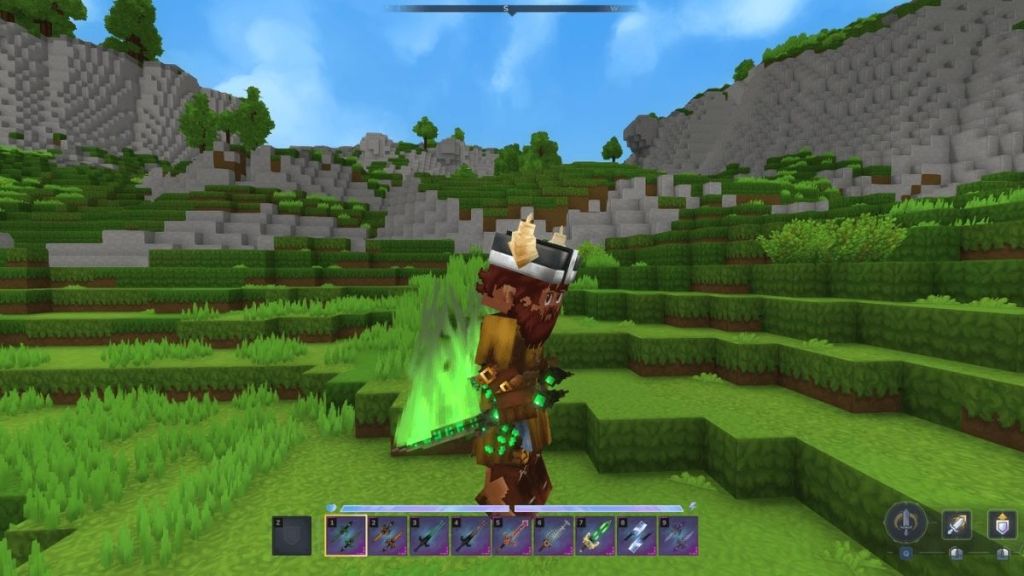Select the purple crossed weapons in slot 9
Image resolution: width=1024 pixels, height=576 pixels.
(x=677, y=535)
